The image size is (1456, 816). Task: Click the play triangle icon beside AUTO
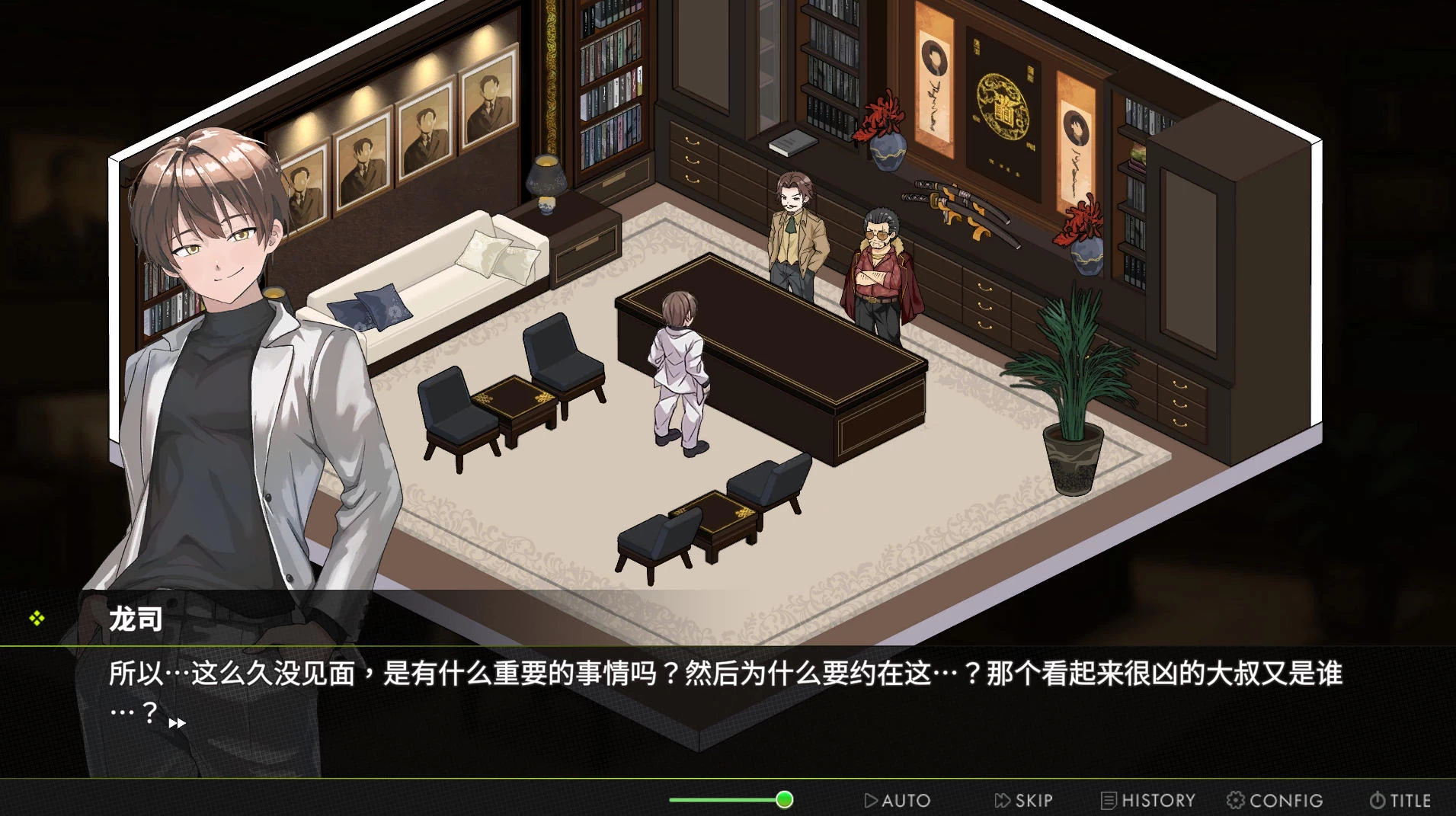[871, 800]
